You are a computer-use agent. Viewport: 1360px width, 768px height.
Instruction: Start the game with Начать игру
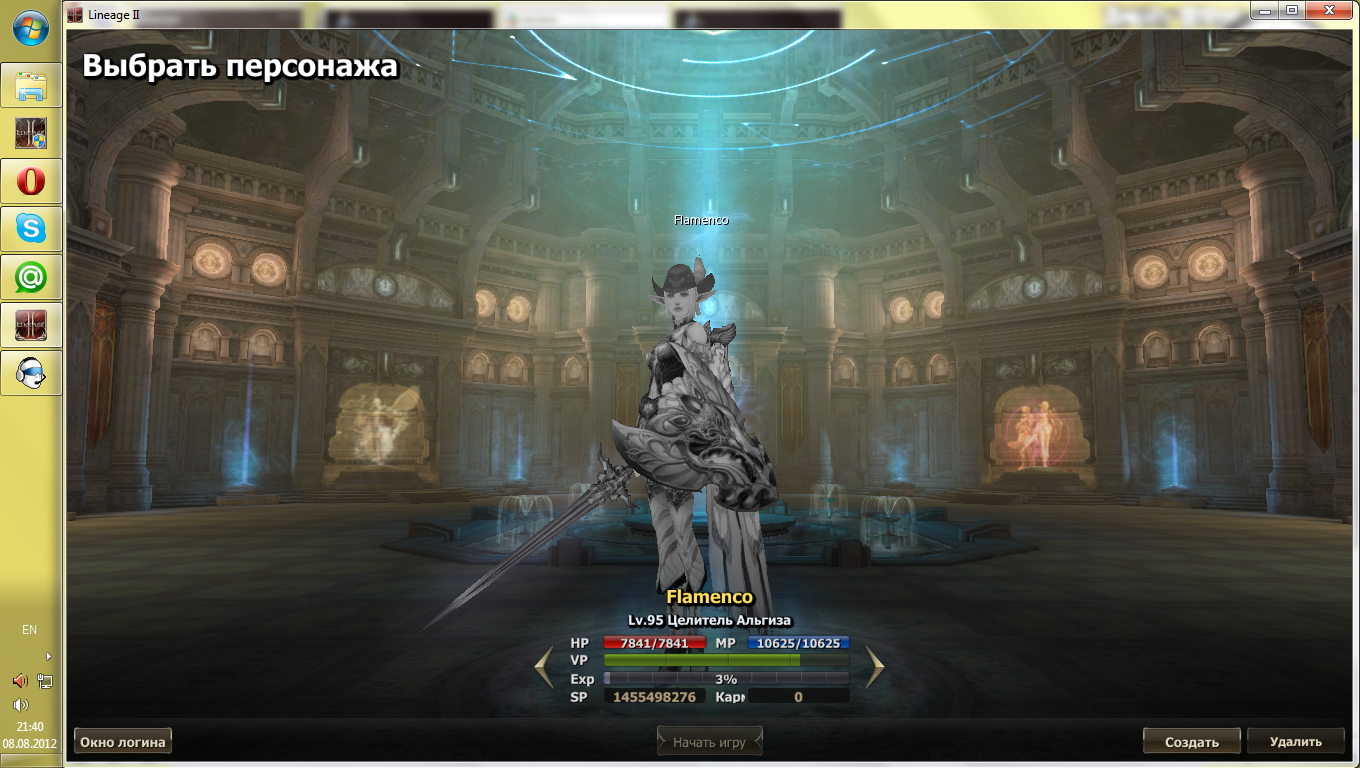pyautogui.click(x=709, y=742)
